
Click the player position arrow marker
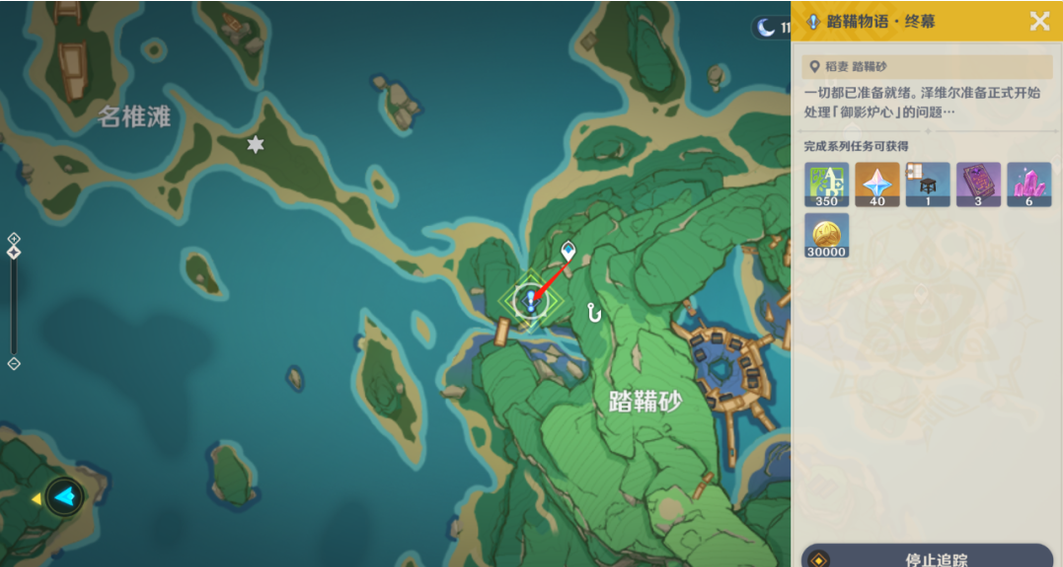[x=65, y=496]
